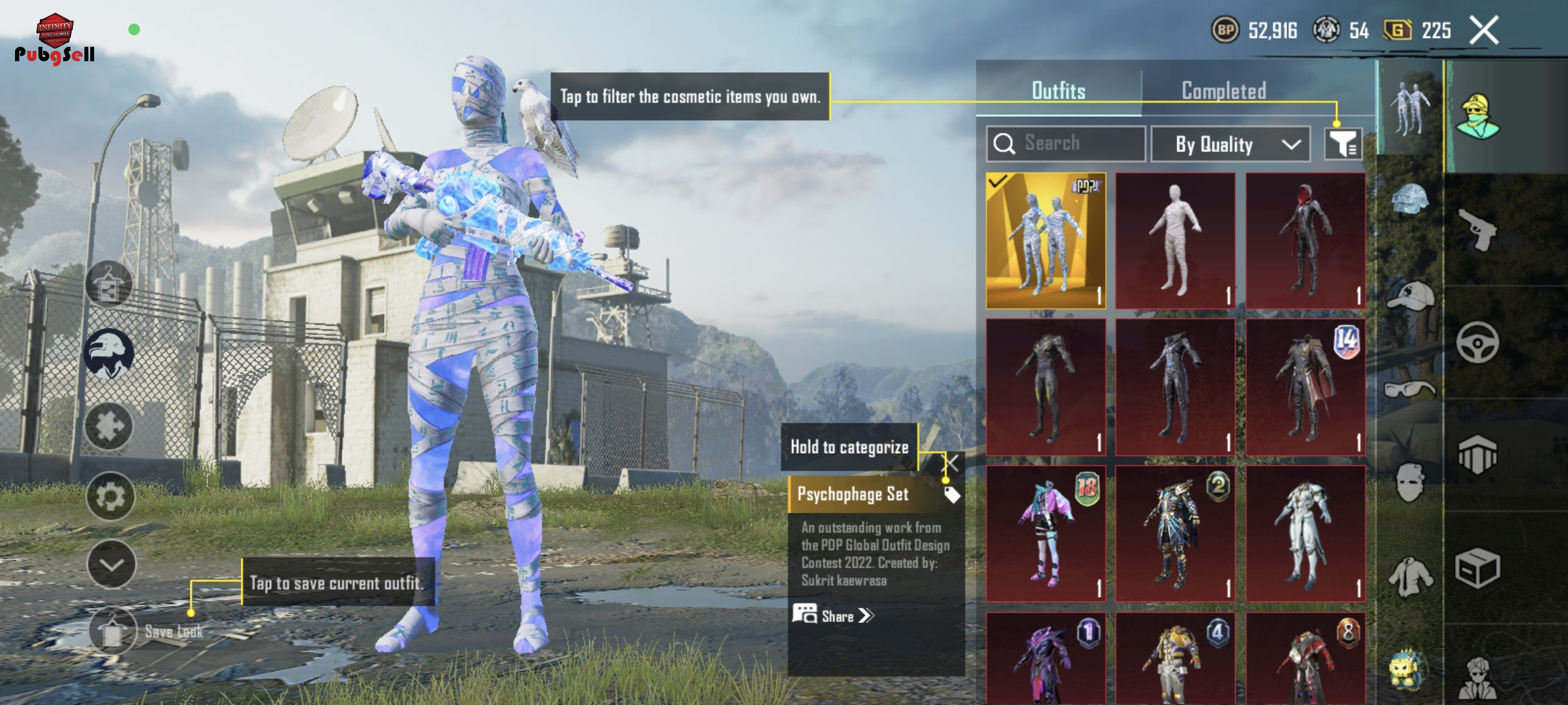
Task: Click the outfit Search field
Action: tap(1066, 143)
